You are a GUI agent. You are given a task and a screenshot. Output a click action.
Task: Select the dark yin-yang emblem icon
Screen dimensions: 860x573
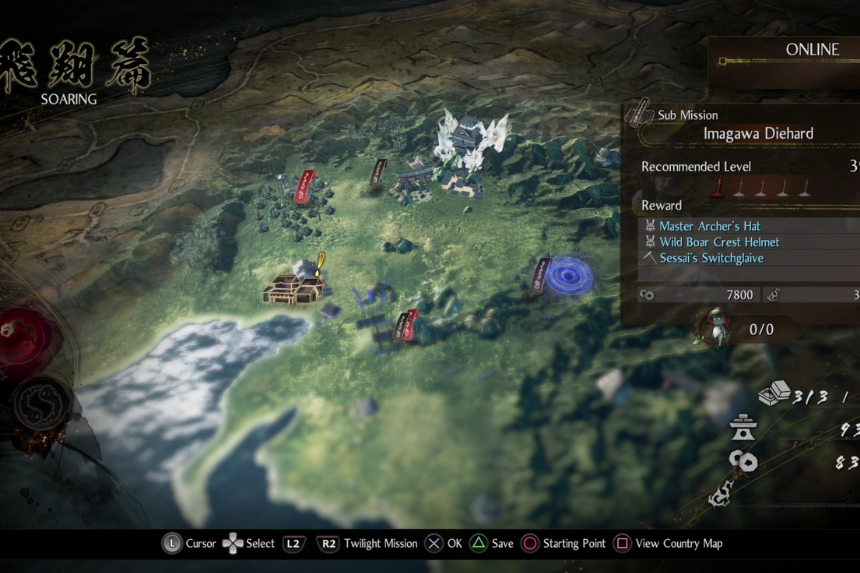point(42,405)
